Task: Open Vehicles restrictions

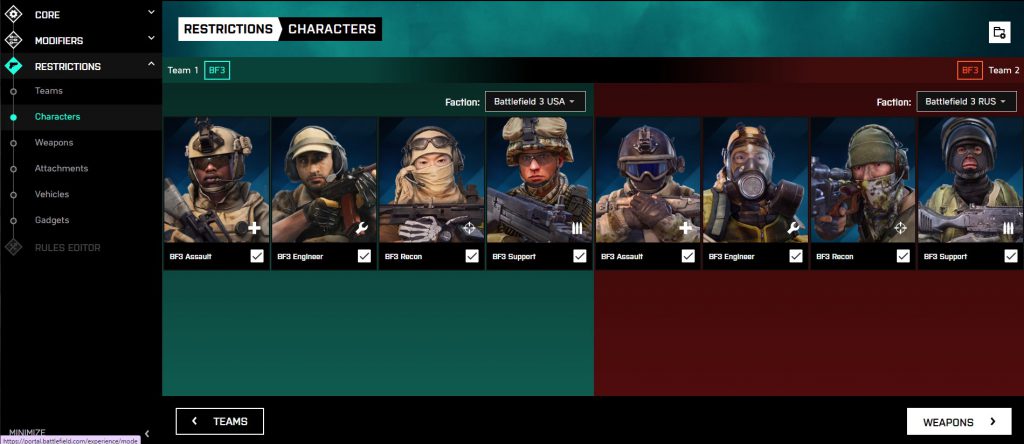Action: [x=52, y=194]
